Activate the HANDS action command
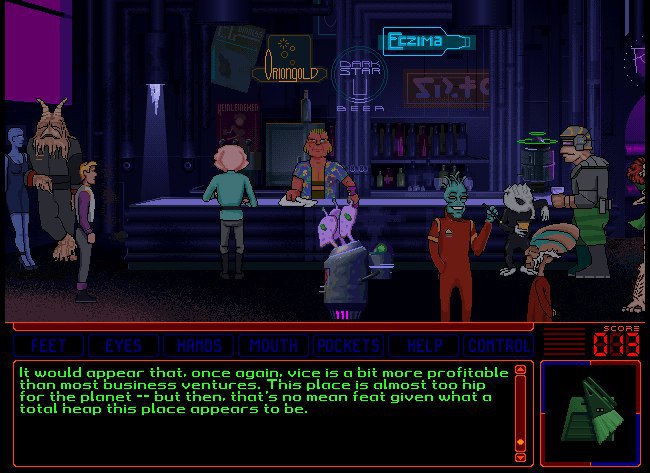Image resolution: width=650 pixels, height=473 pixels. click(199, 345)
